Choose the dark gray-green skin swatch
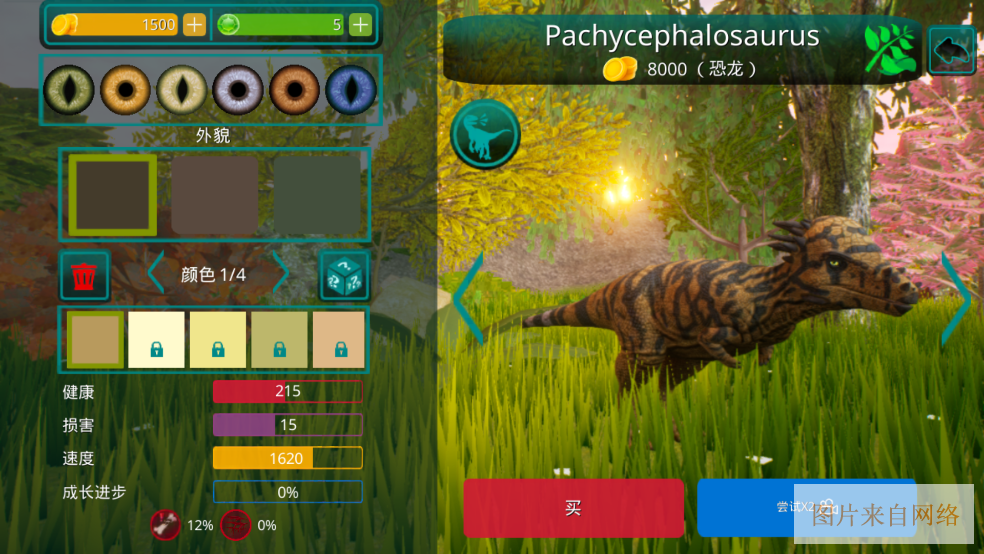 click(x=317, y=195)
